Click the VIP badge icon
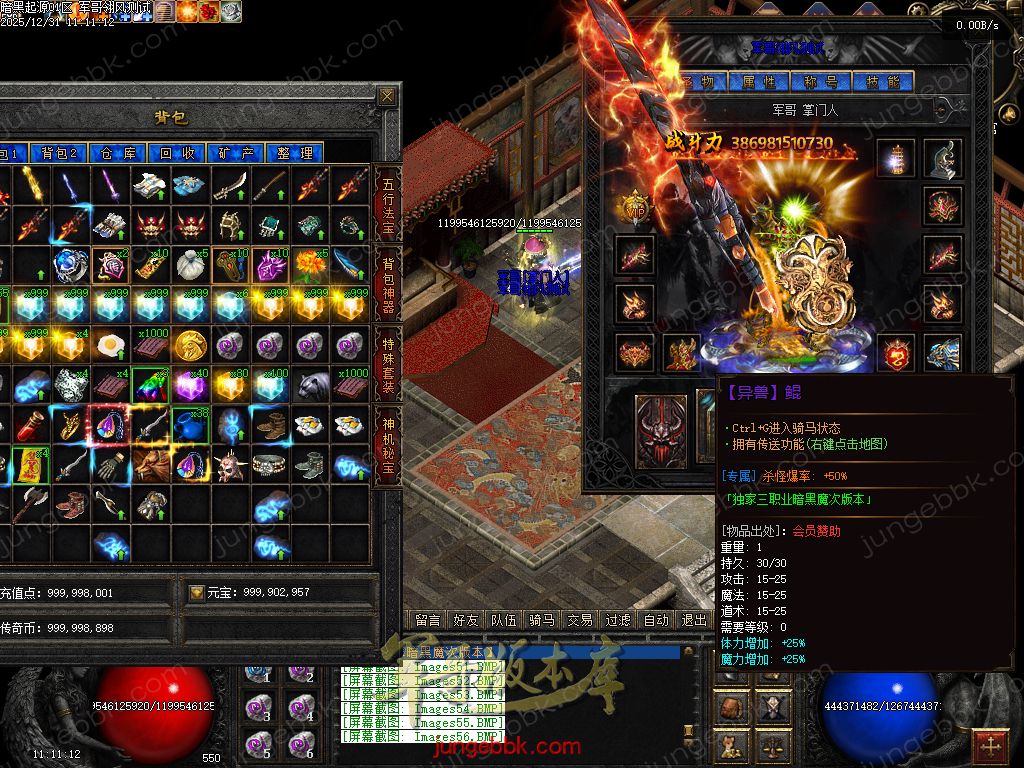 (x=635, y=211)
